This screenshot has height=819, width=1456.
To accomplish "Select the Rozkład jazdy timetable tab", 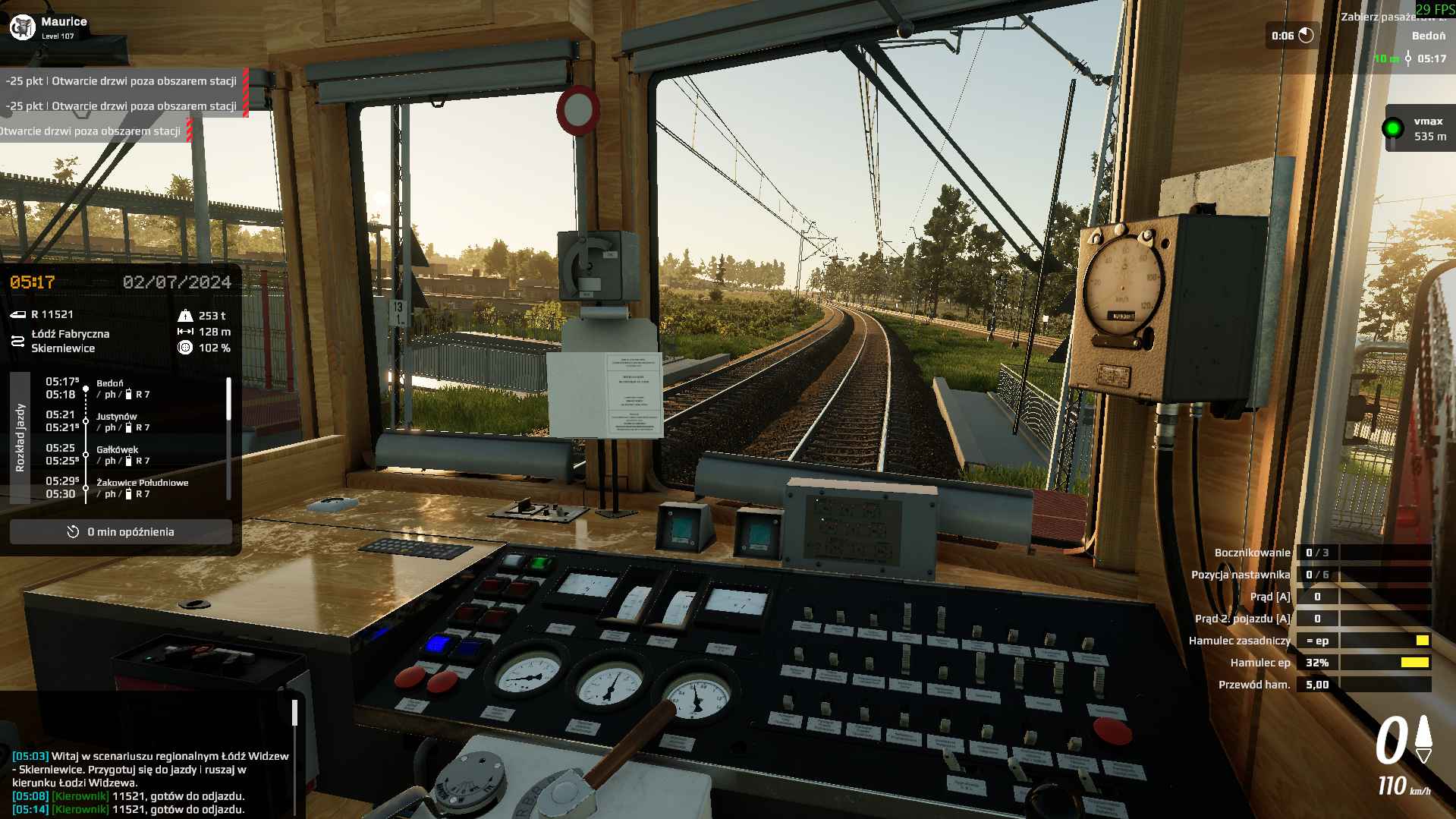I will 20,438.
